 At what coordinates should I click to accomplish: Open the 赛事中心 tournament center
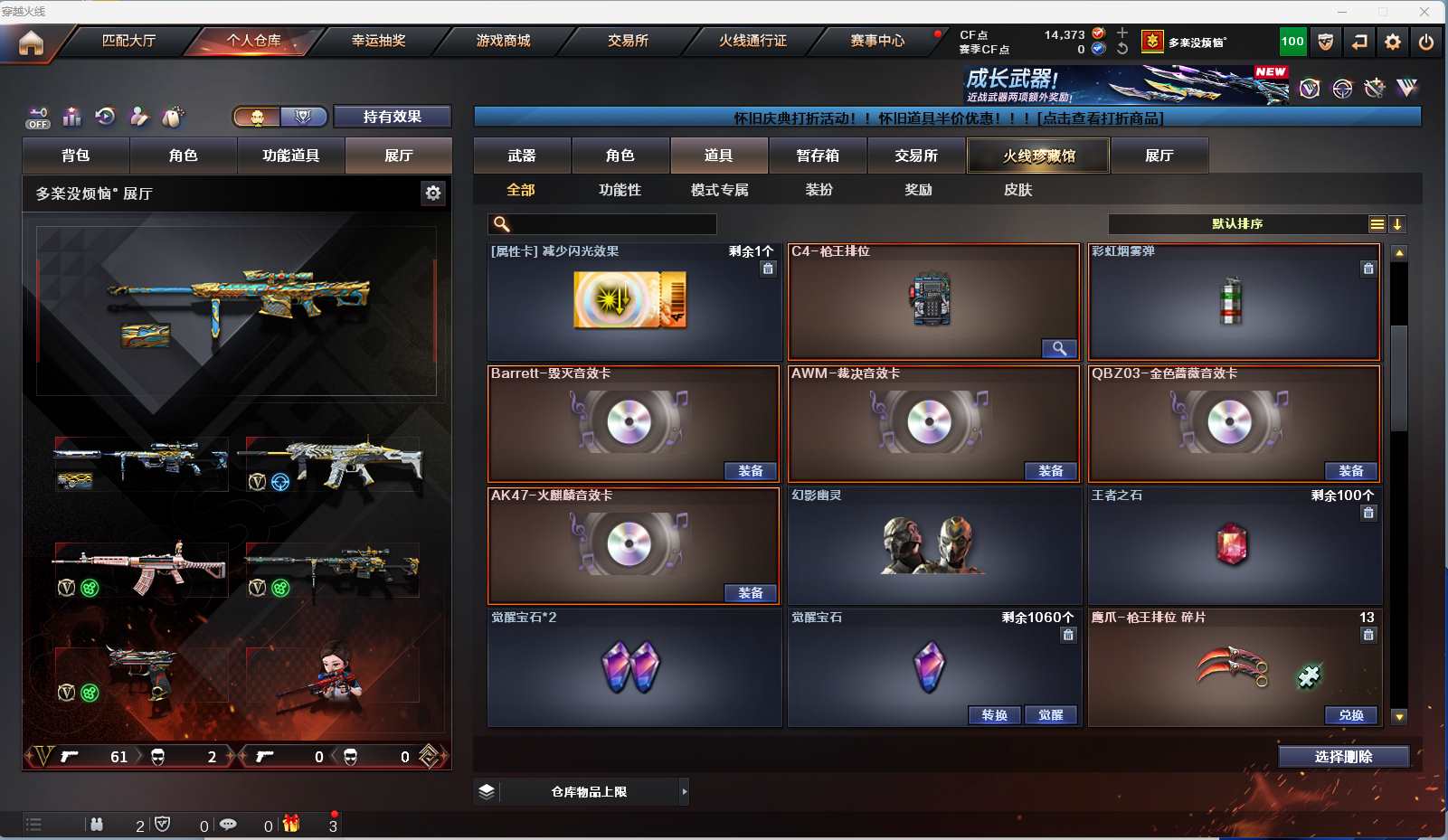[876, 41]
